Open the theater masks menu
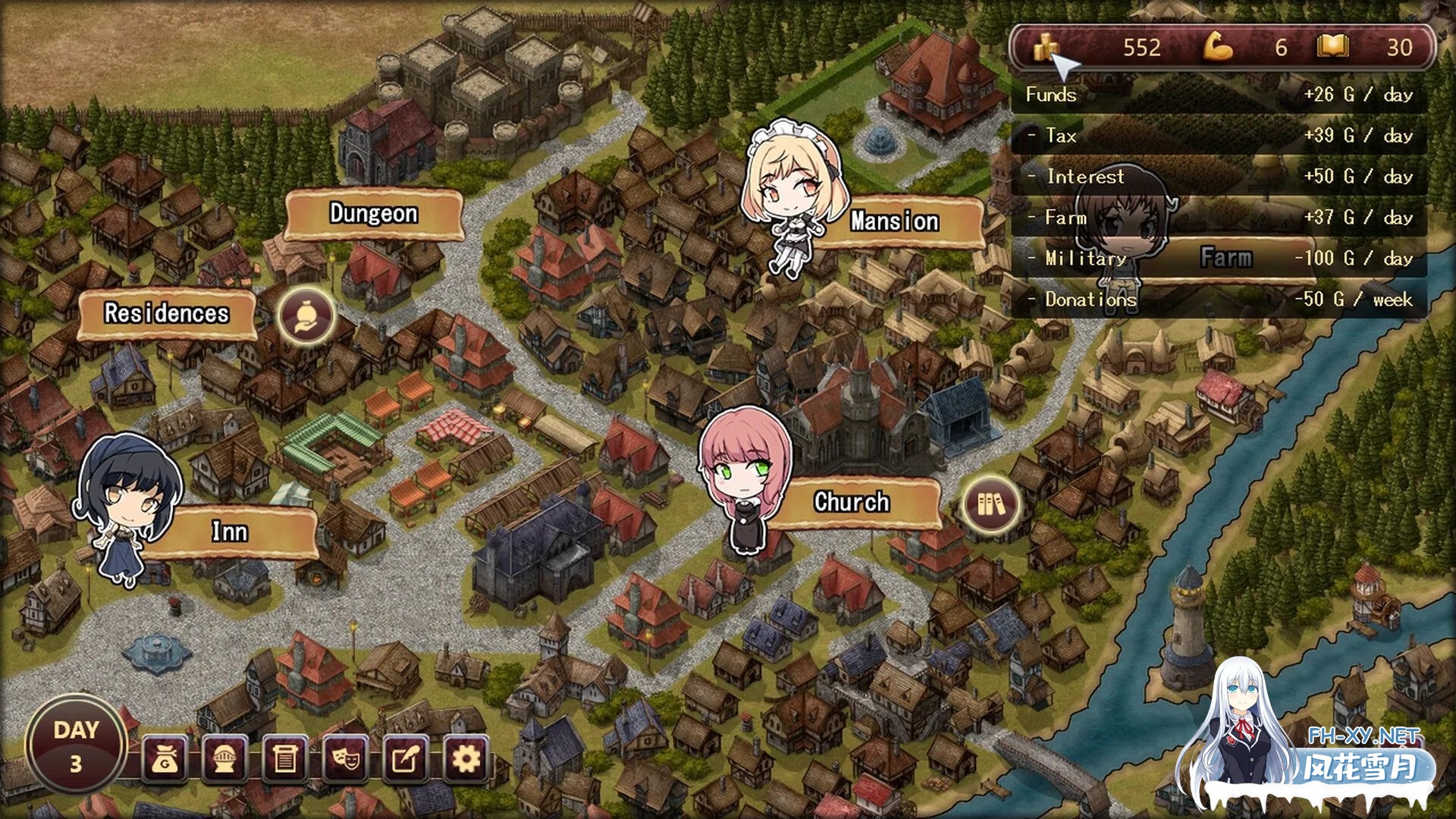The height and width of the screenshot is (819, 1456). pos(346,758)
